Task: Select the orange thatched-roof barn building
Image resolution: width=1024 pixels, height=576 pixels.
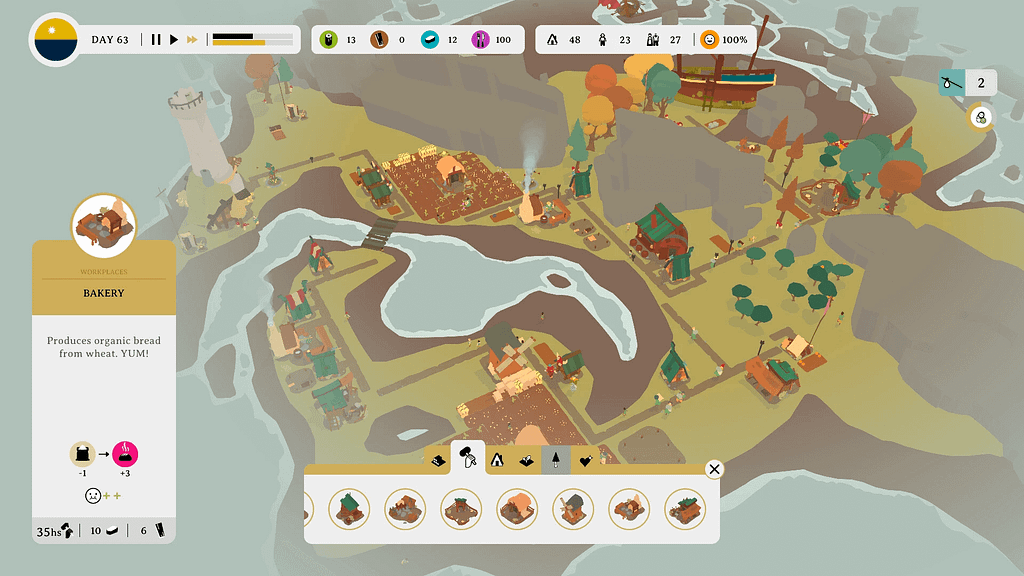Action: pos(517,509)
